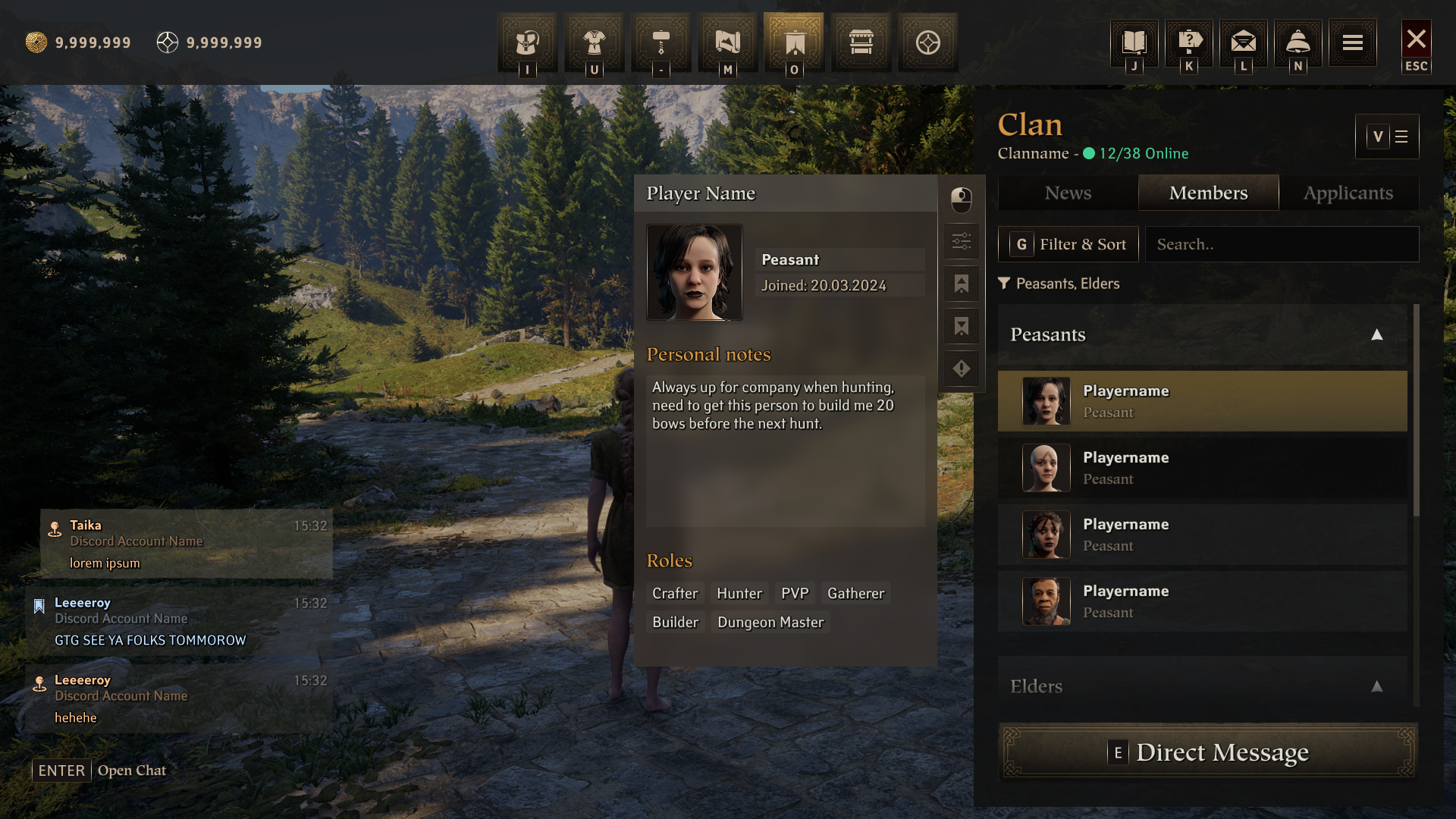Screen dimensions: 1456x819
Task: Click the settings sliders icon beside player card
Action: pos(961,242)
